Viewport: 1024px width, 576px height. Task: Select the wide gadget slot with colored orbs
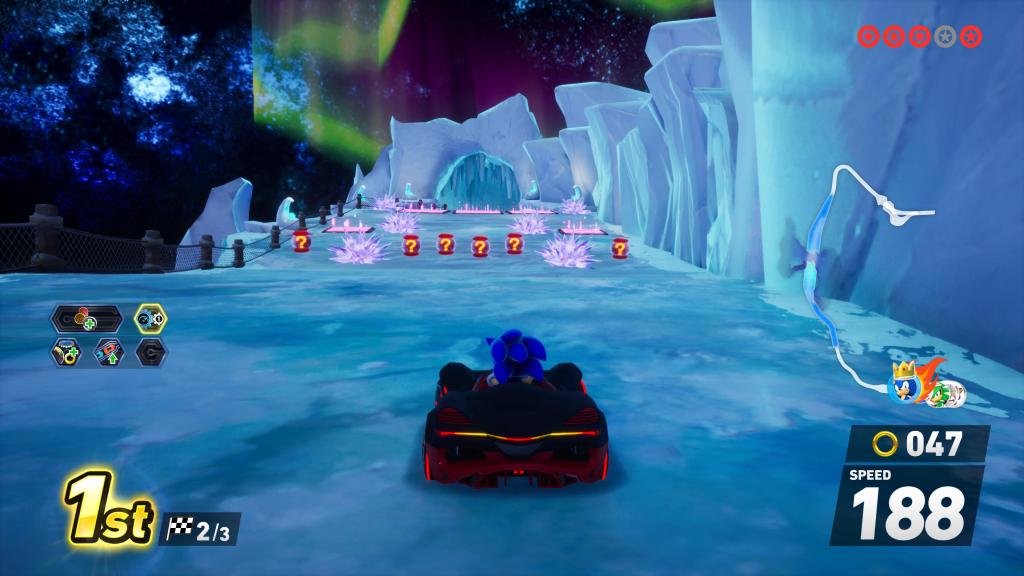pos(87,320)
